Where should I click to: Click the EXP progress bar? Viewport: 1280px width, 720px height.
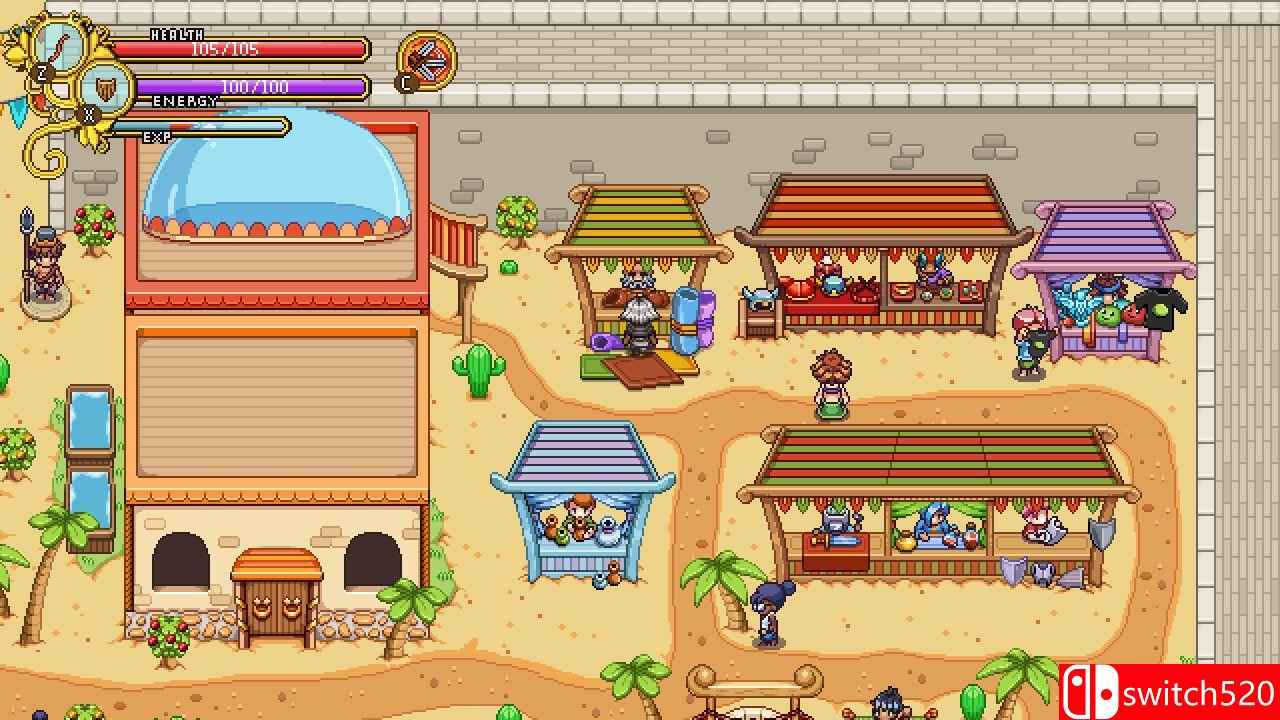click(x=195, y=125)
